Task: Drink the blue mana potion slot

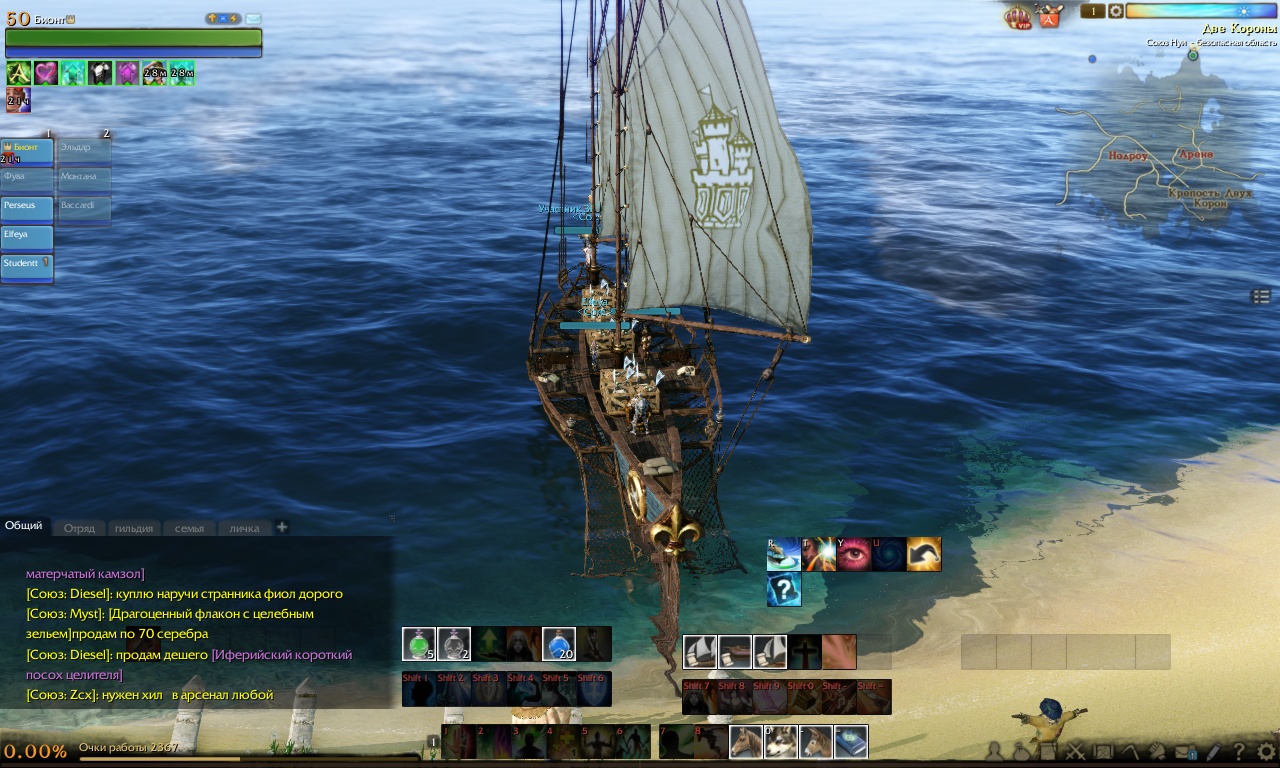Action: 559,644
